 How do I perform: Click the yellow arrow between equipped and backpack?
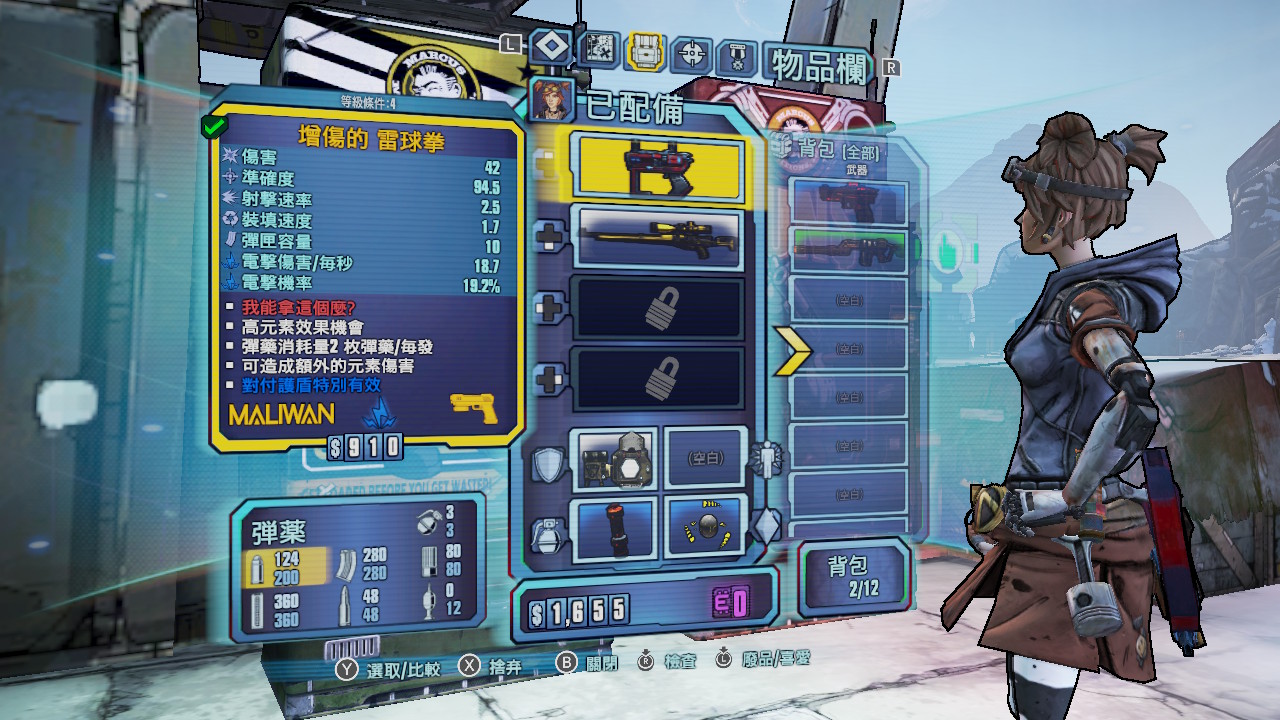pyautogui.click(x=791, y=348)
